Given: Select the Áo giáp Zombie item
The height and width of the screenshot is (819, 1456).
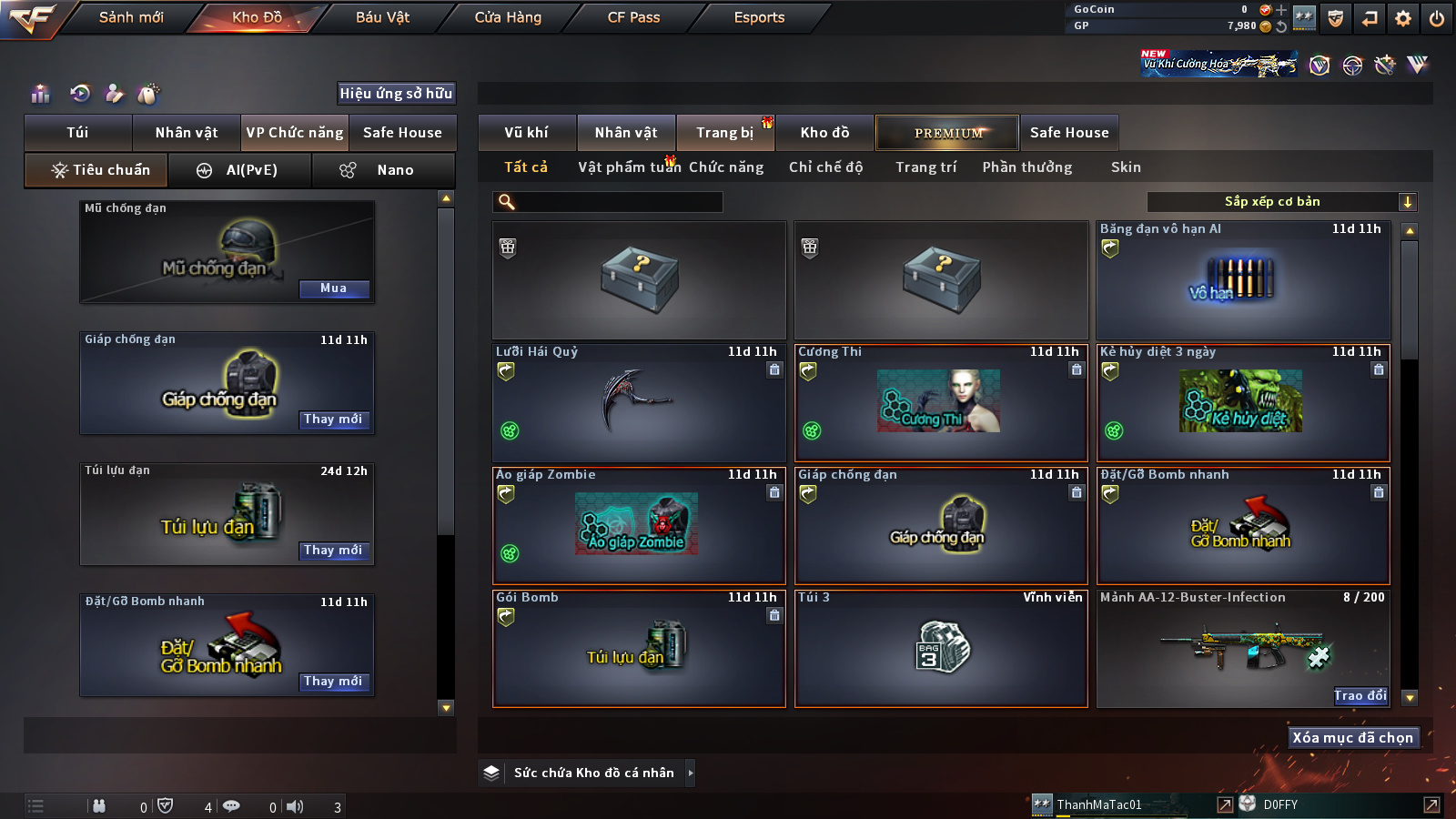Looking at the screenshot, I should 638,526.
